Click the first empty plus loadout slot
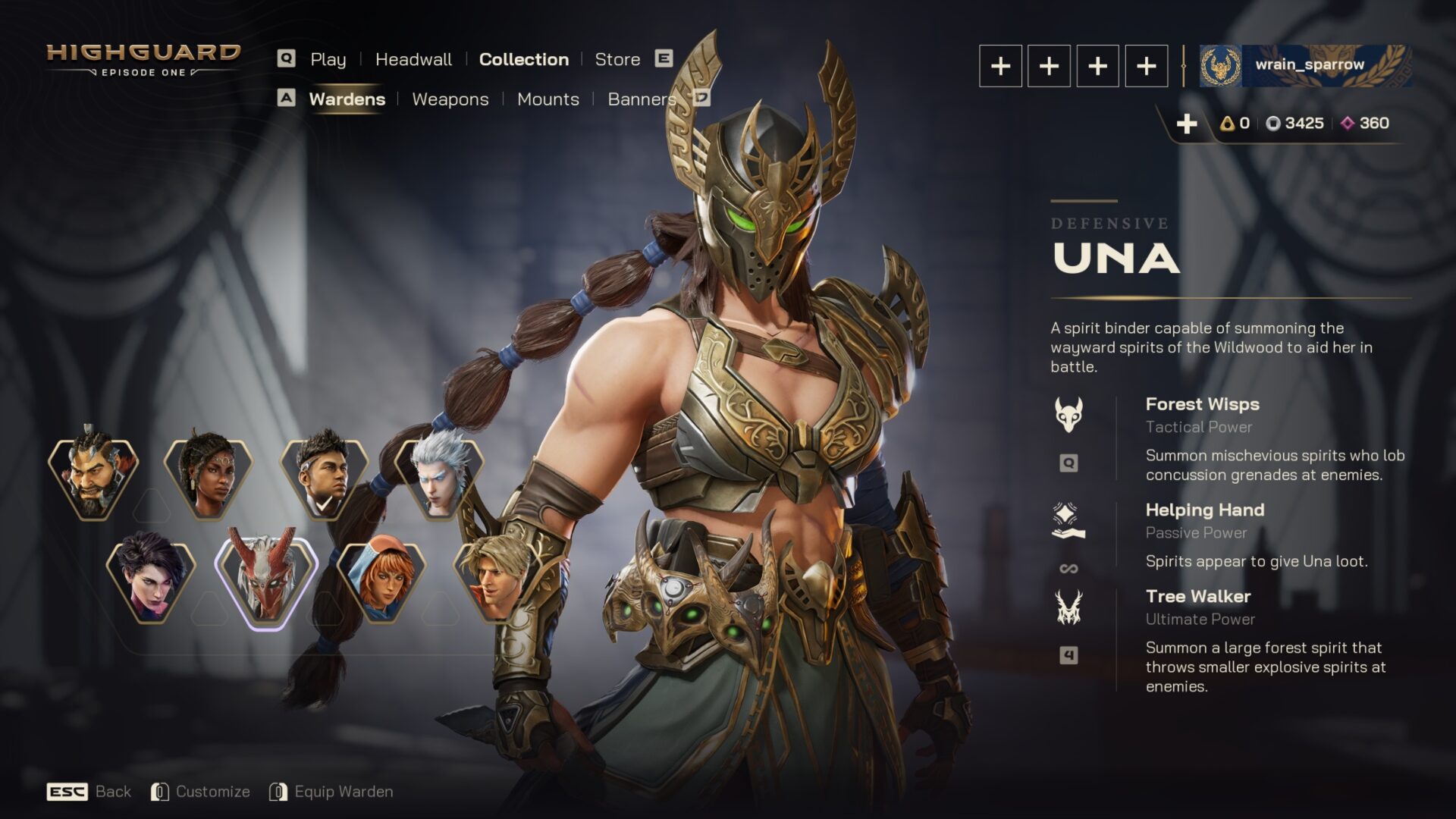The width and height of the screenshot is (1456, 819). click(x=1001, y=66)
